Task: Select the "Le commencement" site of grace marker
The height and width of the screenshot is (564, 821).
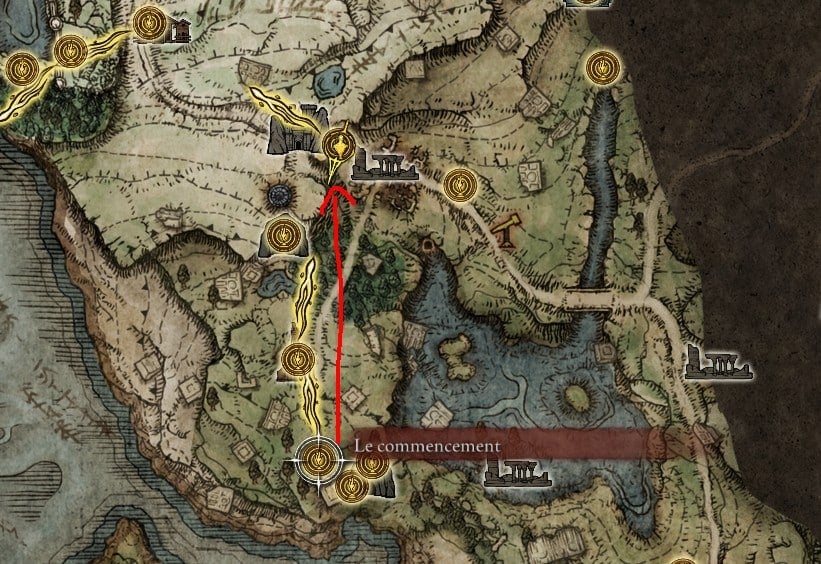Action: click(319, 459)
